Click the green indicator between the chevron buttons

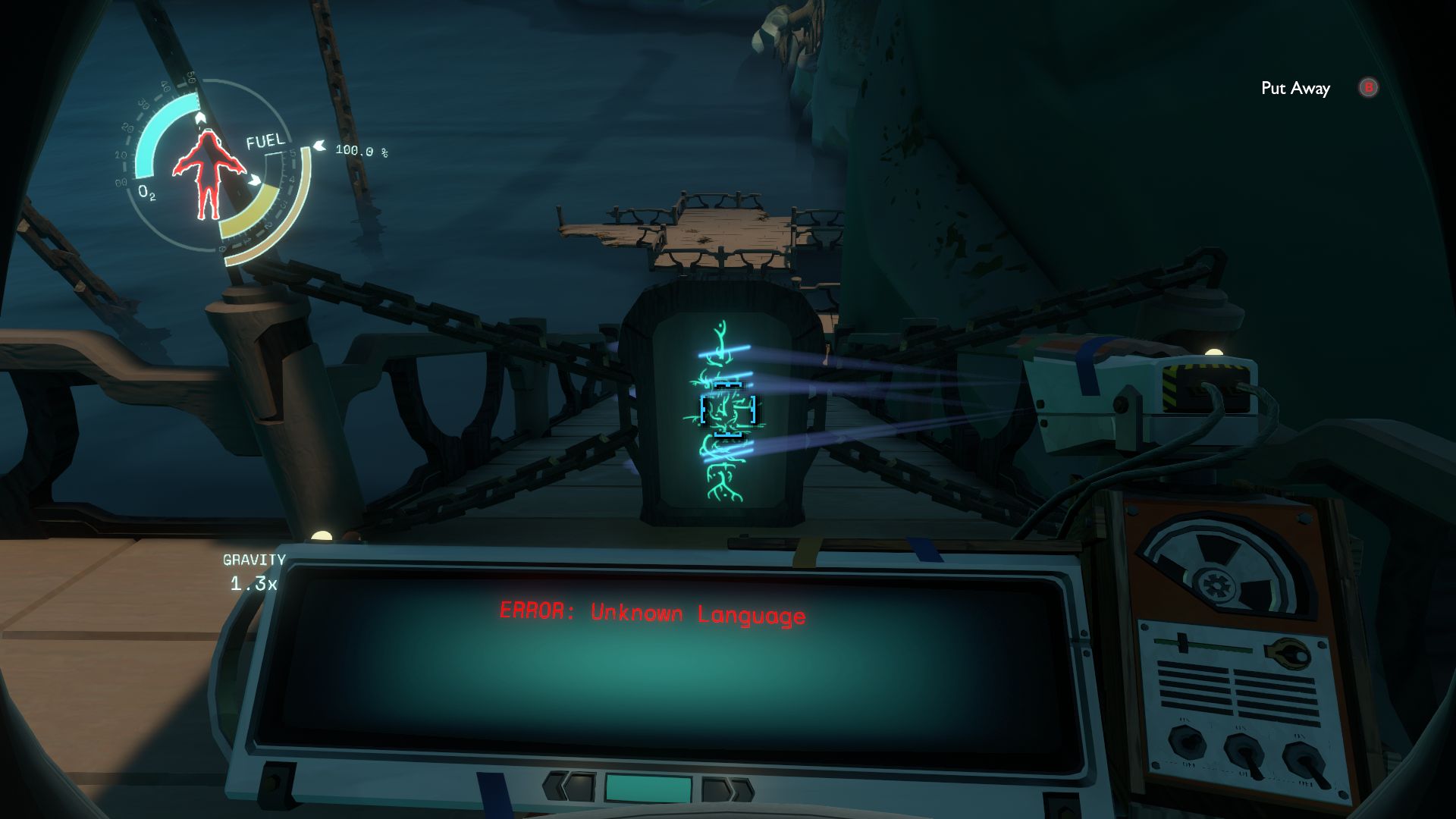coord(649,788)
